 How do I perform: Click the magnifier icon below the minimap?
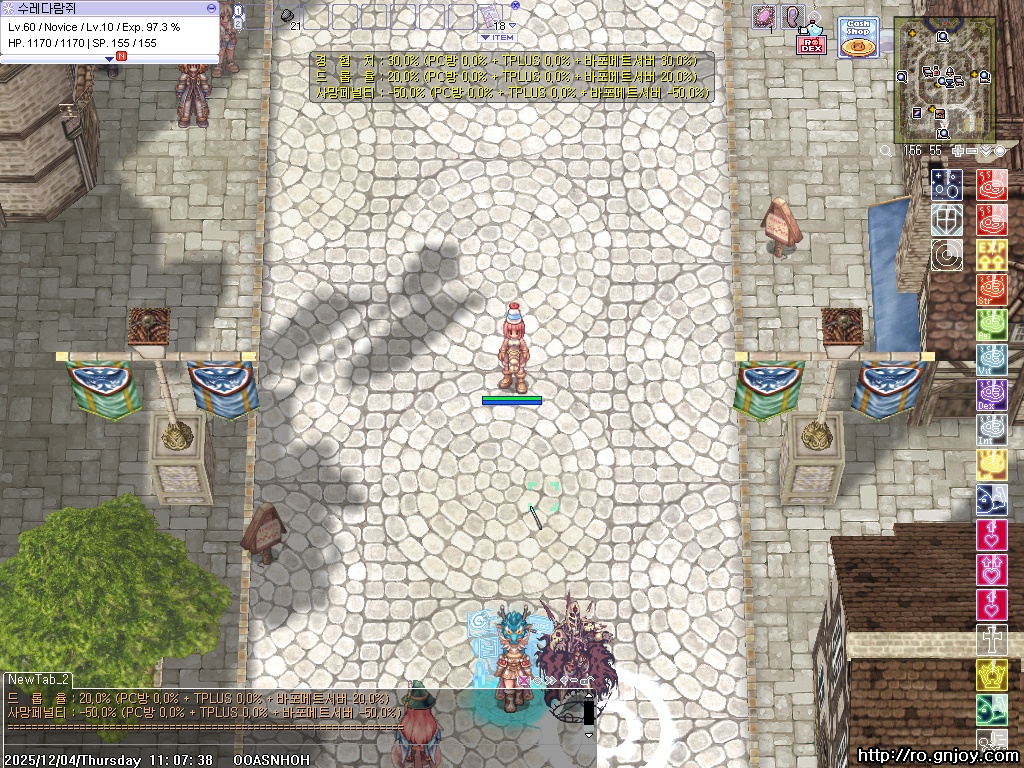886,151
